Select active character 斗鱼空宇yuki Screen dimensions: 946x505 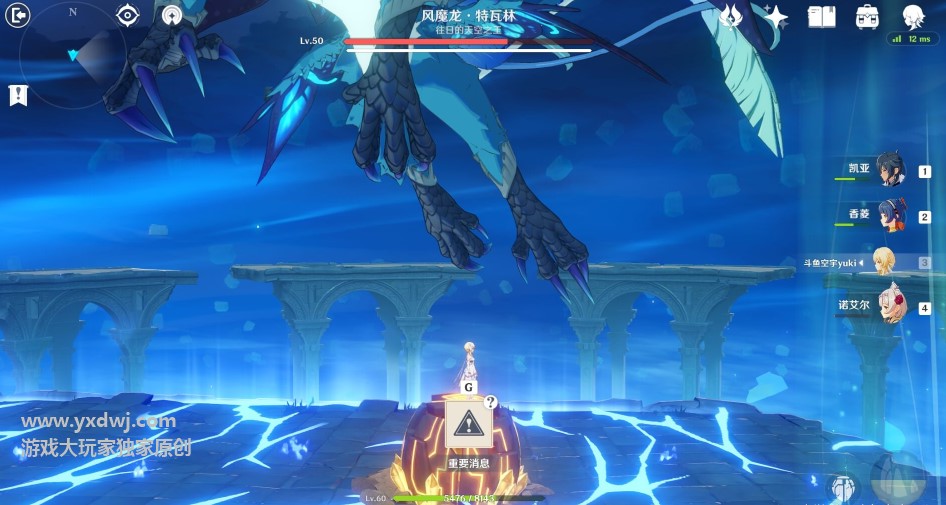point(884,262)
